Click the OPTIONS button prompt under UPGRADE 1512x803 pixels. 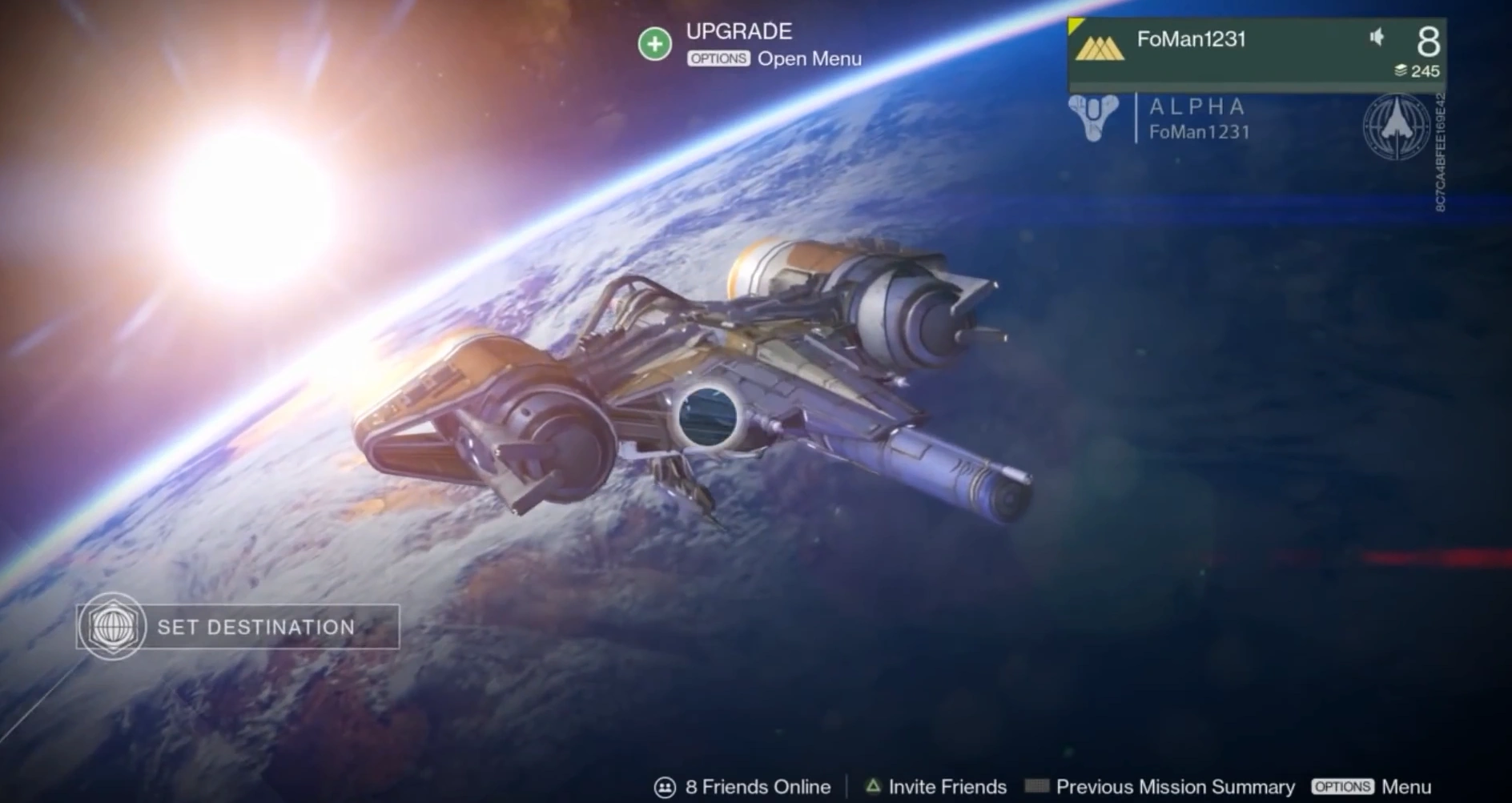[718, 58]
